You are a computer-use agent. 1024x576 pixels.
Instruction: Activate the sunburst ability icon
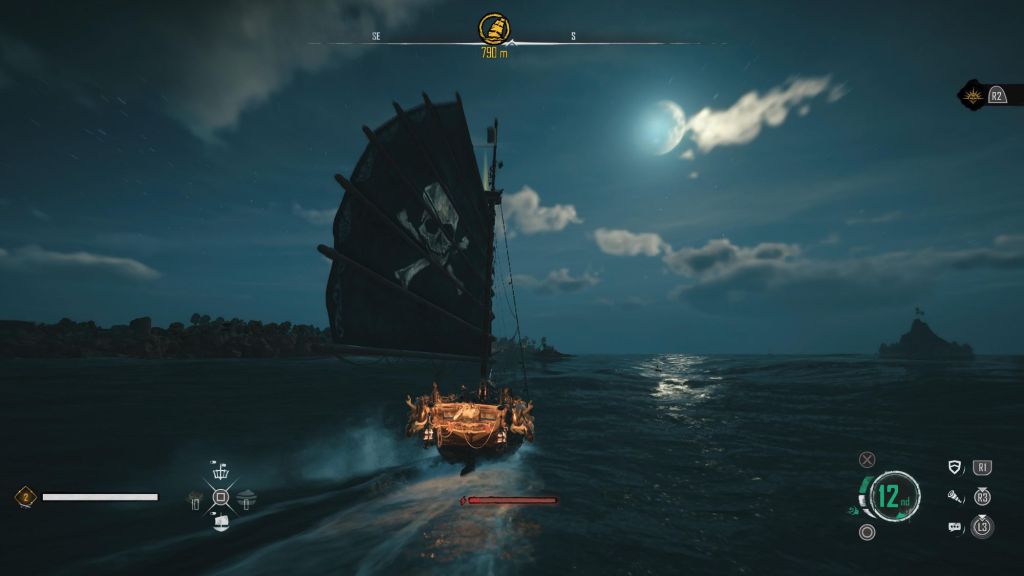[973, 96]
